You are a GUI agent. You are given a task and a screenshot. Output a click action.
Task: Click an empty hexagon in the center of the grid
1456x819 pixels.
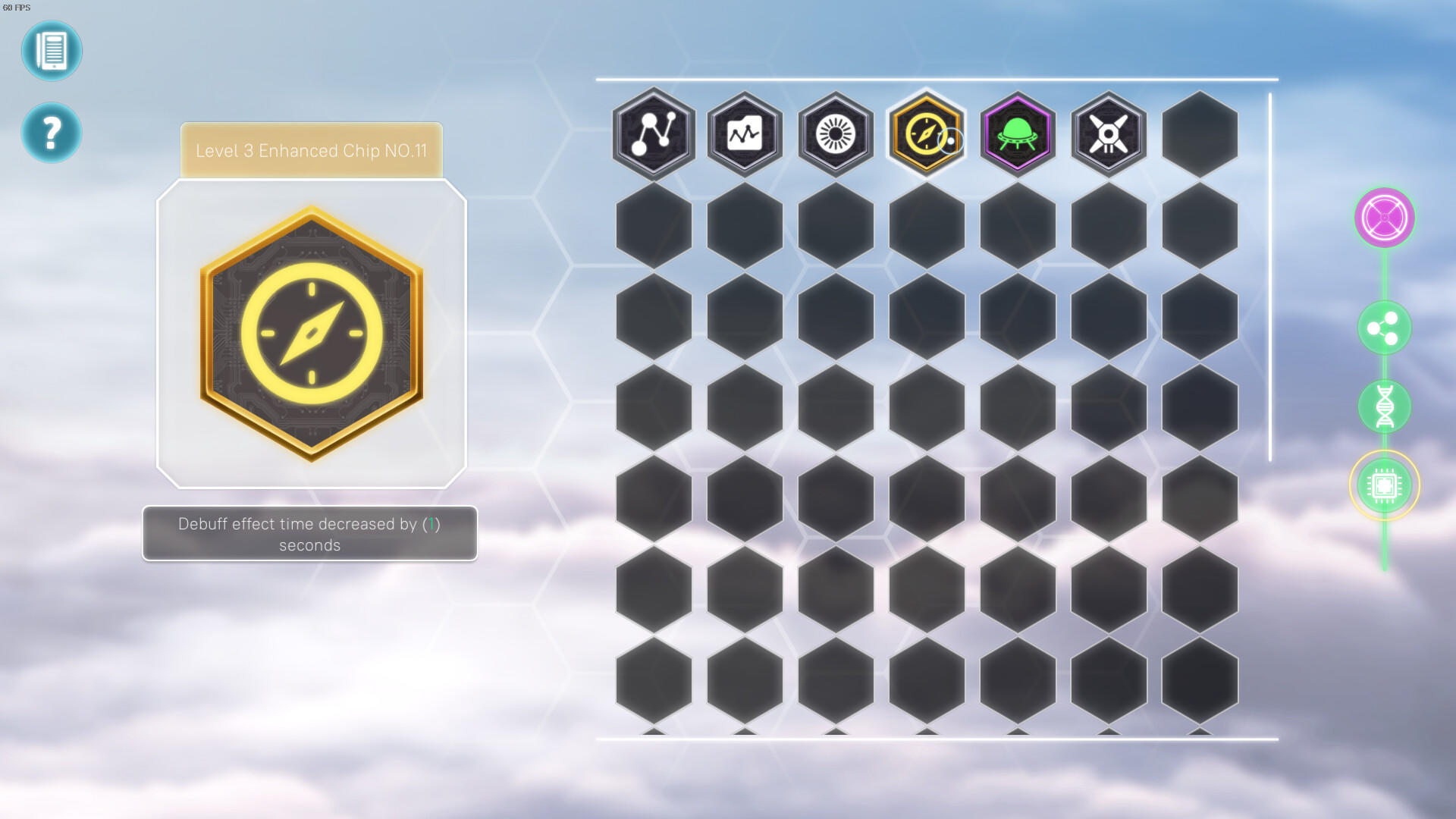pos(926,406)
